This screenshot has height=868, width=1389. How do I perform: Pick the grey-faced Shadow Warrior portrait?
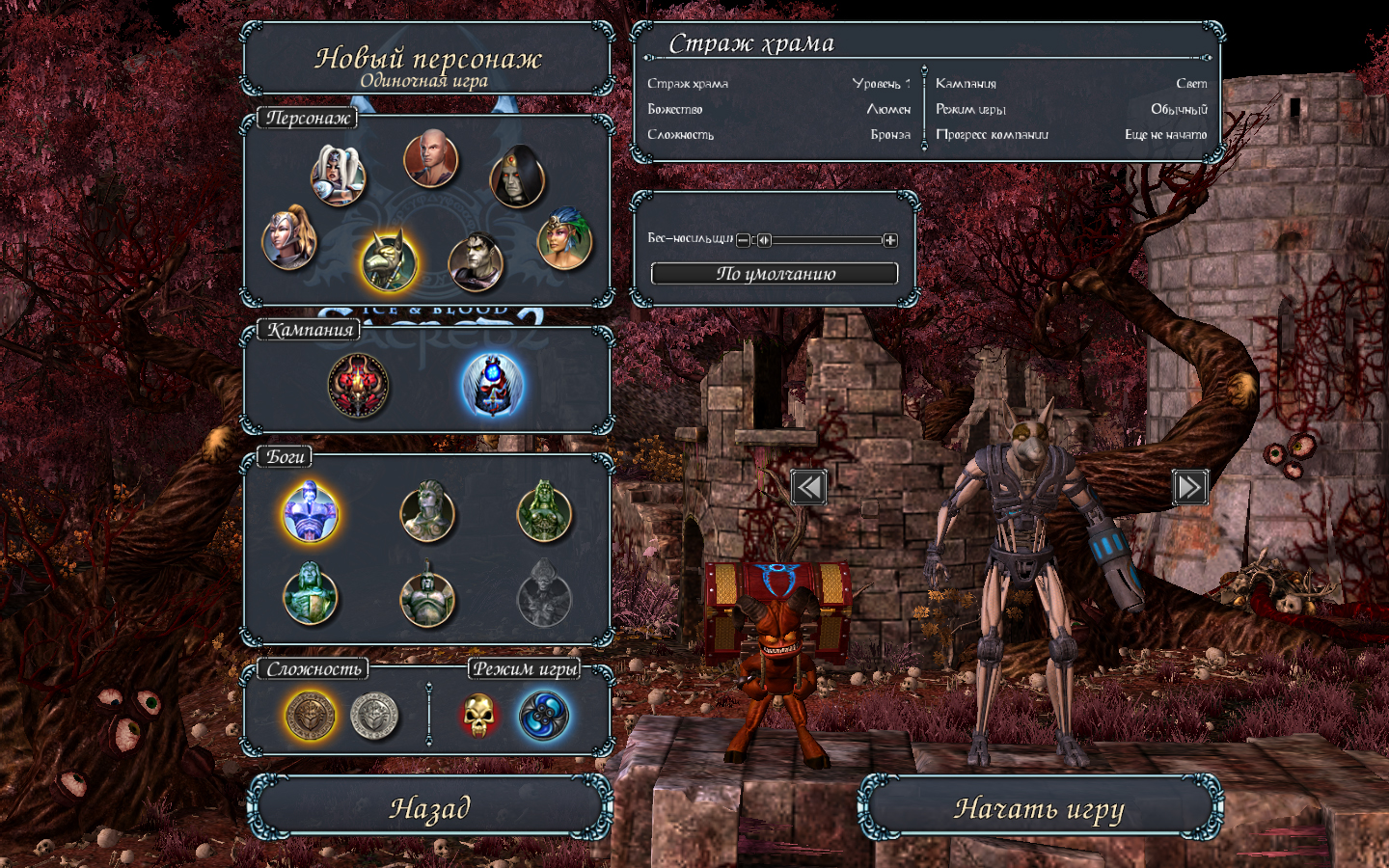pyautogui.click(x=476, y=261)
